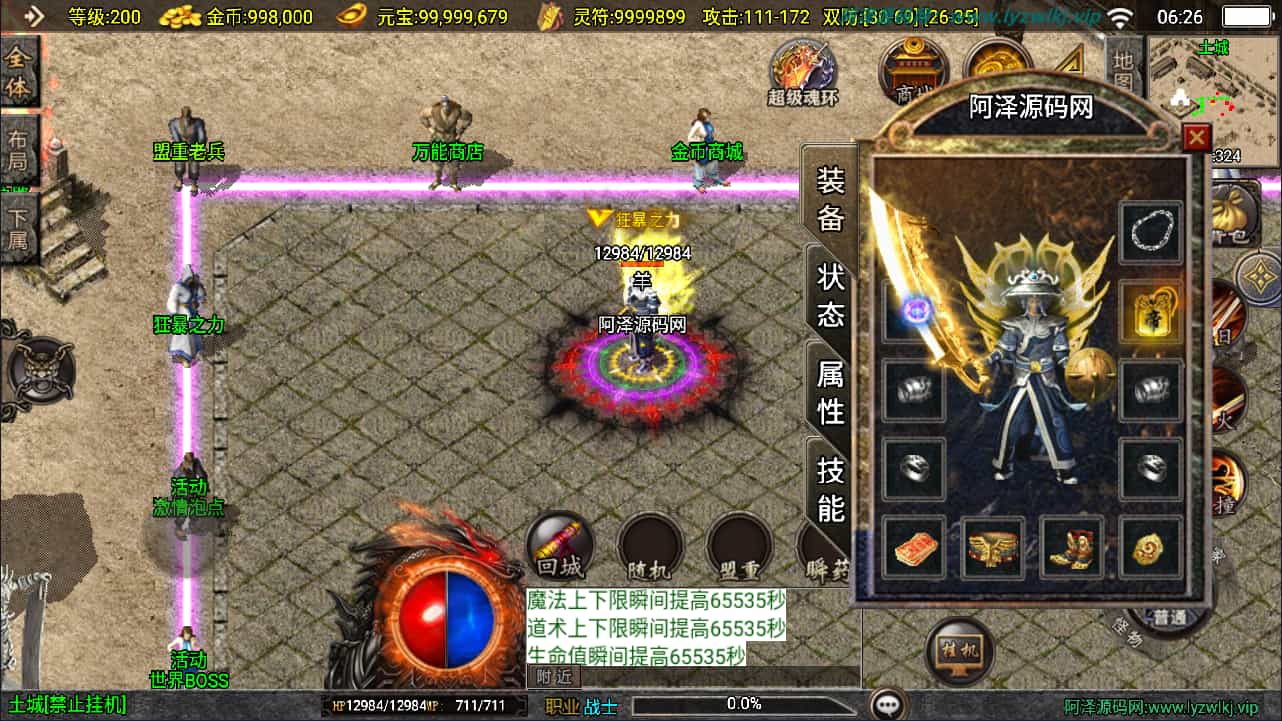Open the 全体 side menu button
1282x721 pixels.
(x=19, y=72)
